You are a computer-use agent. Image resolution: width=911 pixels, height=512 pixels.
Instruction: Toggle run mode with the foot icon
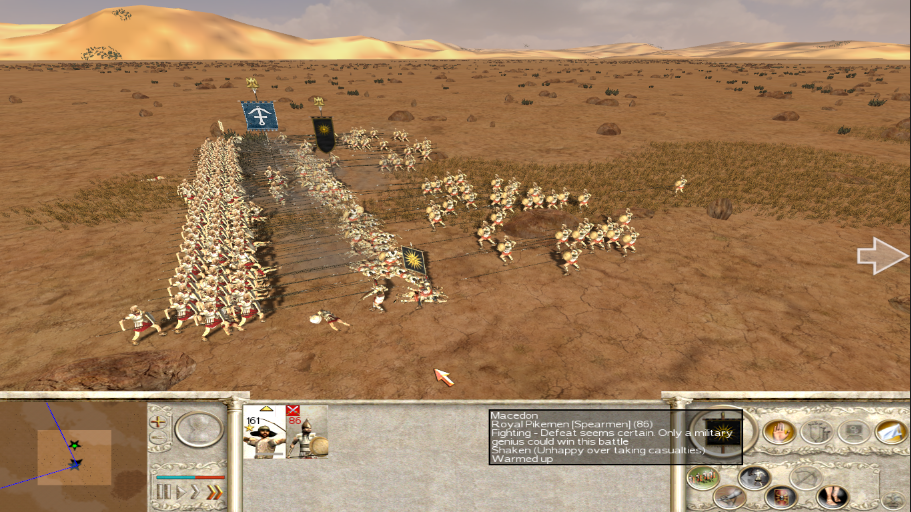pos(832,495)
